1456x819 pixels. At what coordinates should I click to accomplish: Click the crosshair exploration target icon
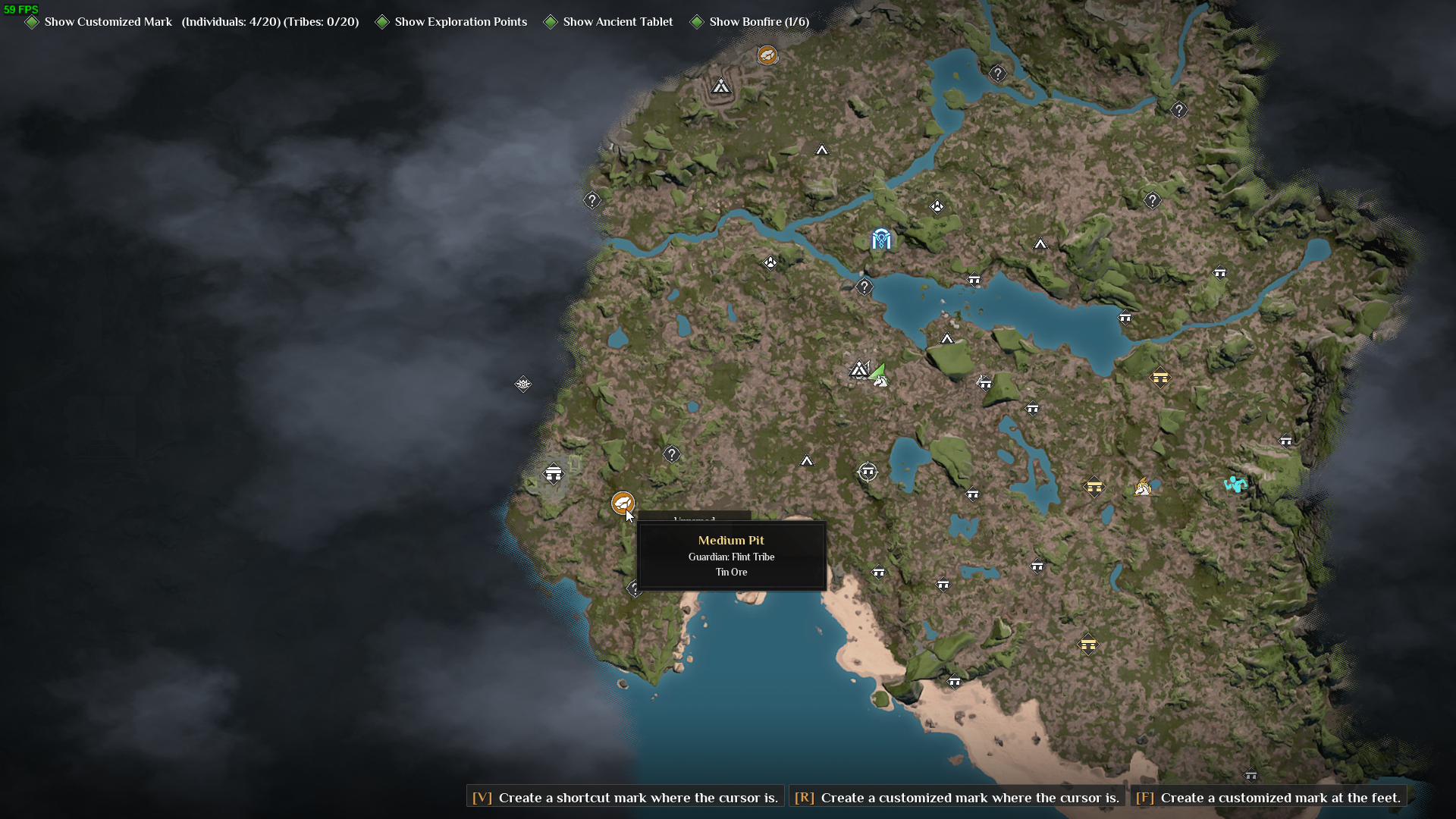coord(868,471)
